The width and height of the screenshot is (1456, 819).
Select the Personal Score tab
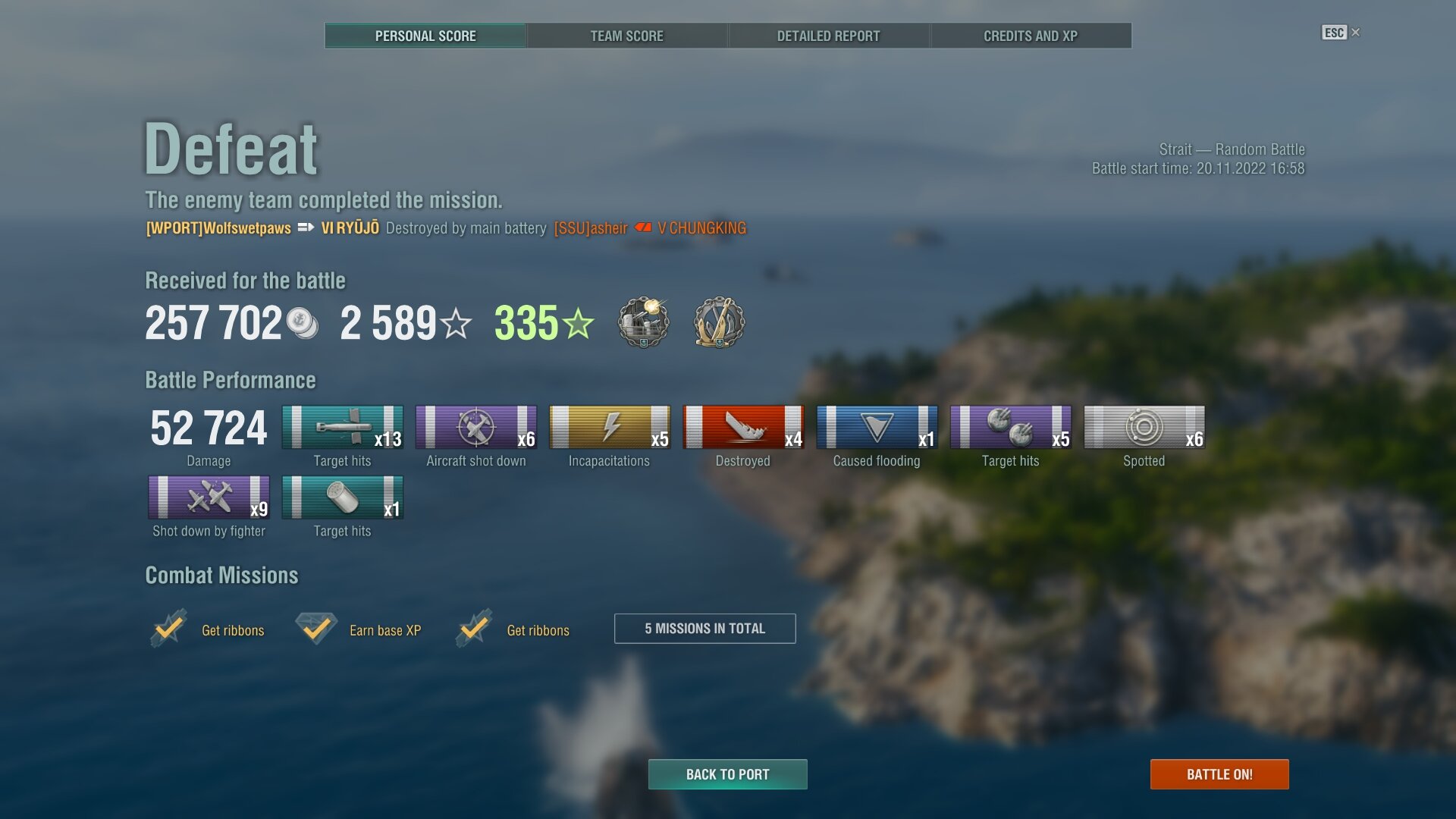(425, 36)
